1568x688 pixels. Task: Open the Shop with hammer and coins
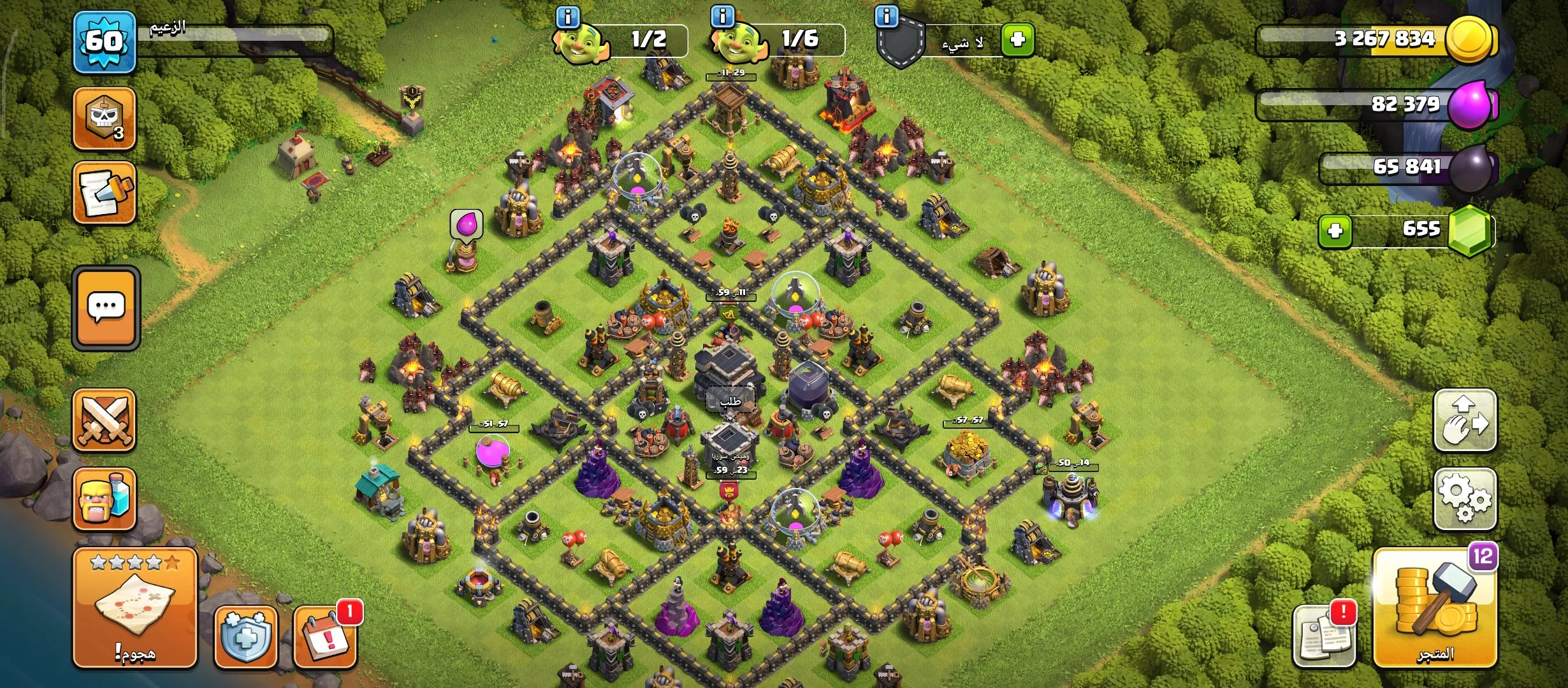tap(1435, 608)
